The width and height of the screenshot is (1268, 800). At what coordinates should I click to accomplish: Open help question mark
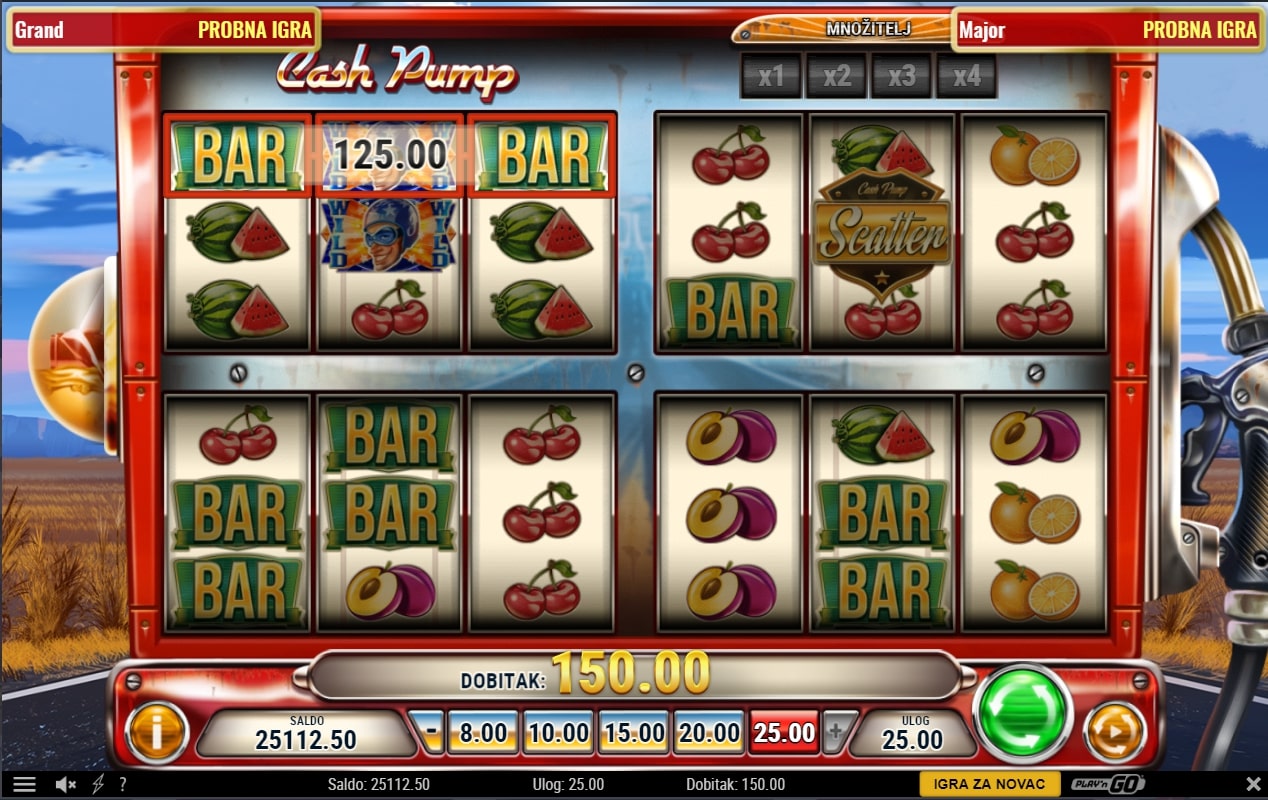pos(122,785)
